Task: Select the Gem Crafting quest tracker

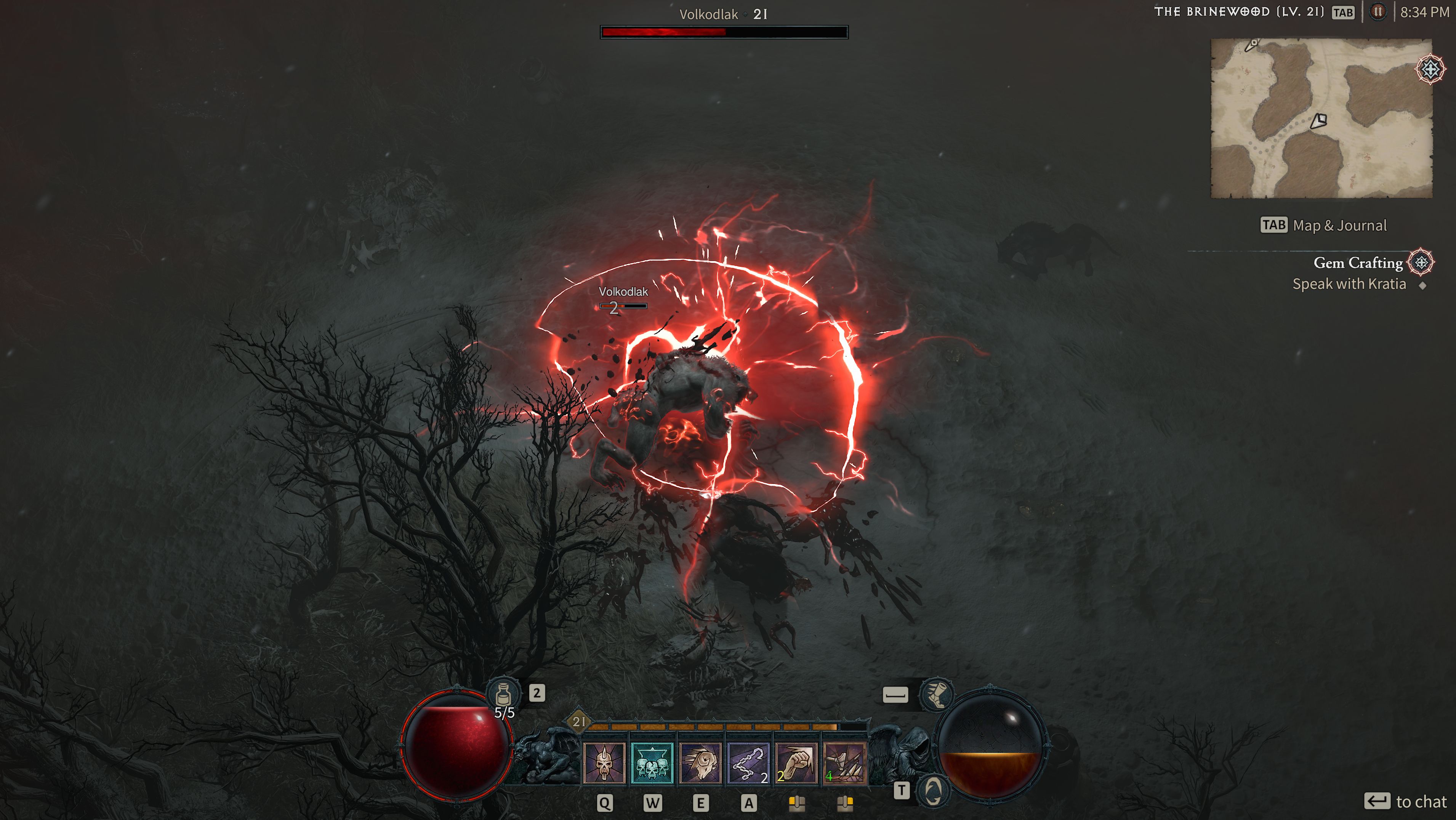Action: click(1358, 263)
